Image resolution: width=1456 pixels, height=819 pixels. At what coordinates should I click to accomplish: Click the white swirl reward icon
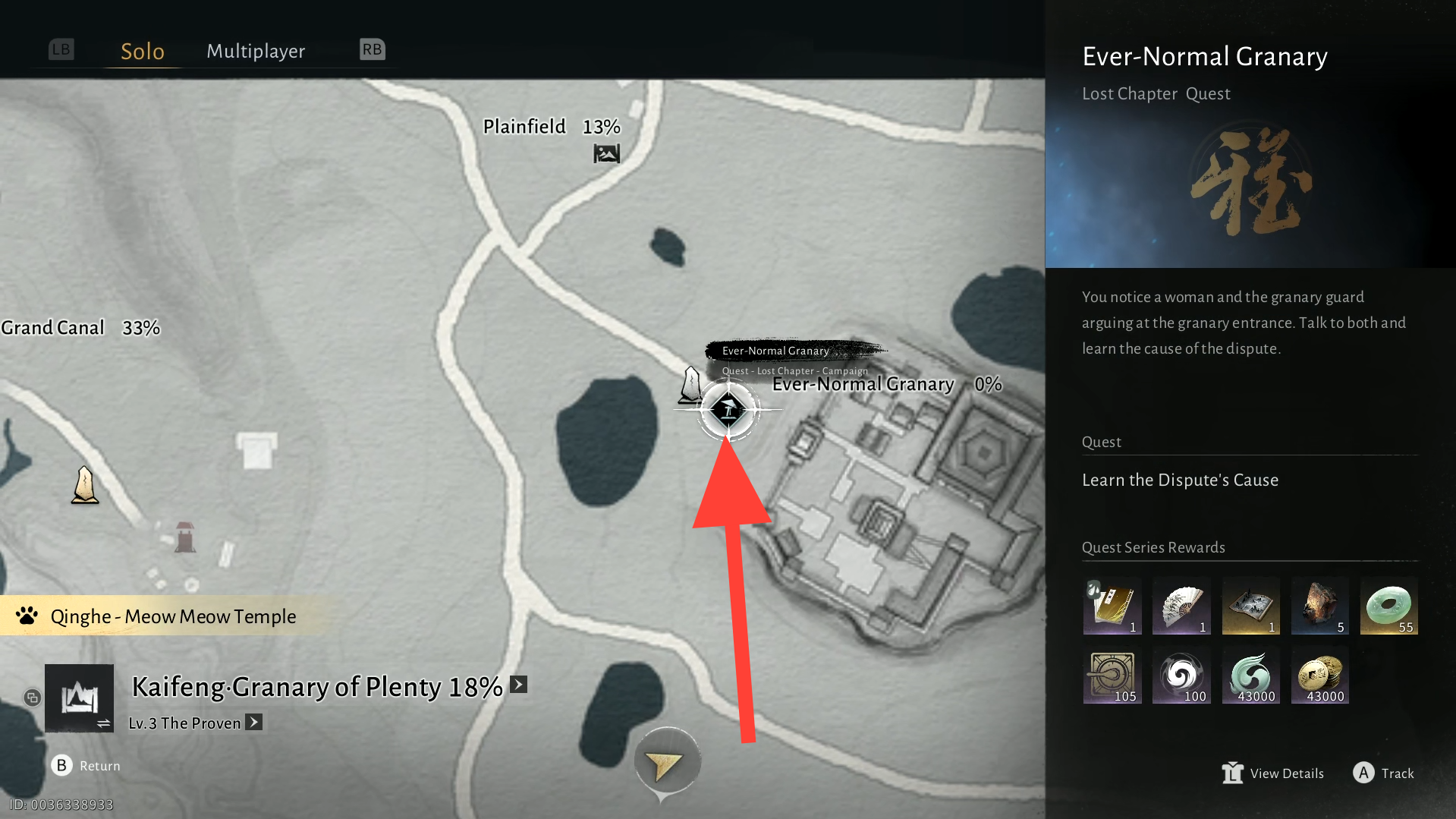point(1181,675)
